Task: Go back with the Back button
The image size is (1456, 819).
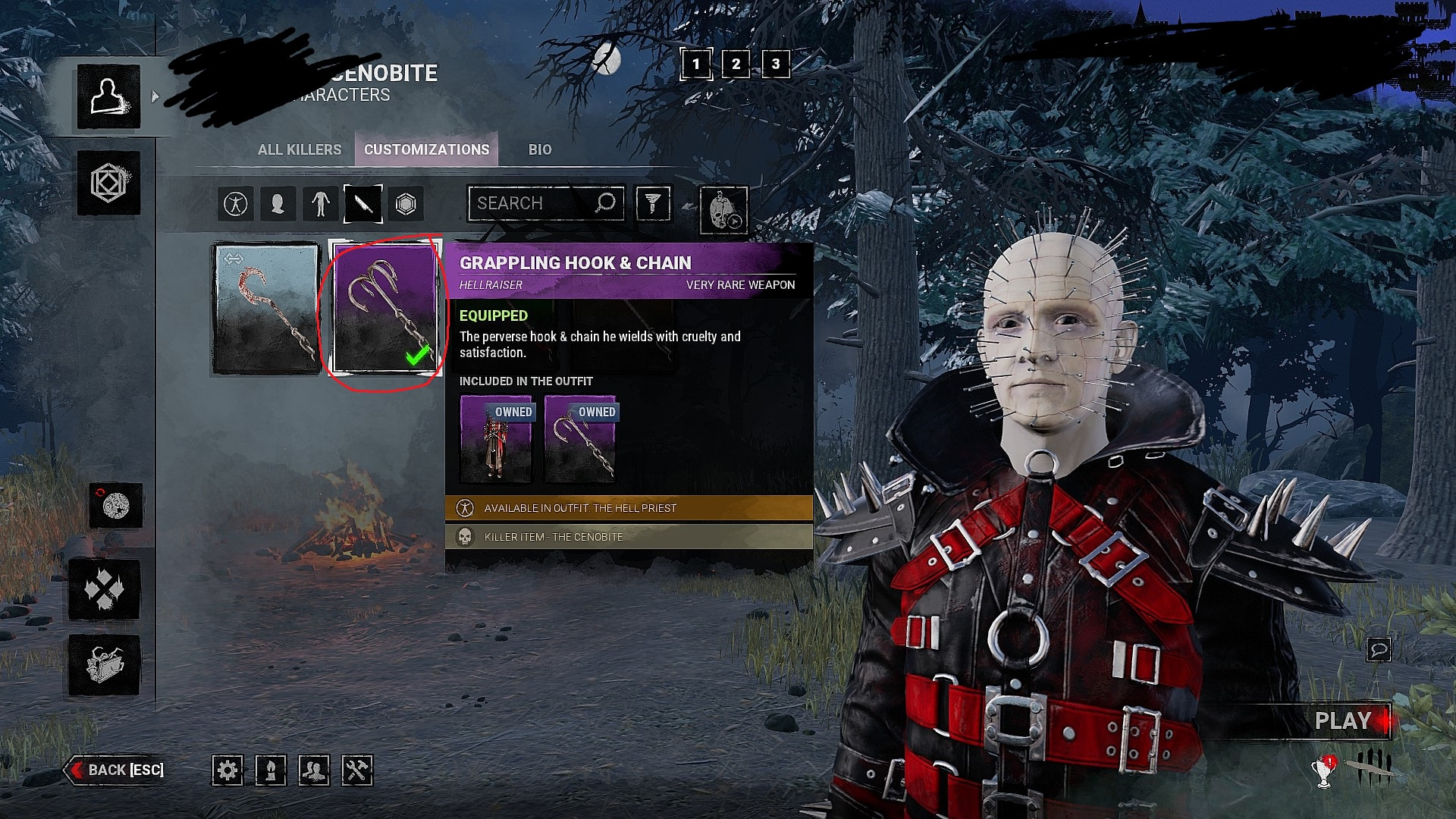Action: pos(118,770)
